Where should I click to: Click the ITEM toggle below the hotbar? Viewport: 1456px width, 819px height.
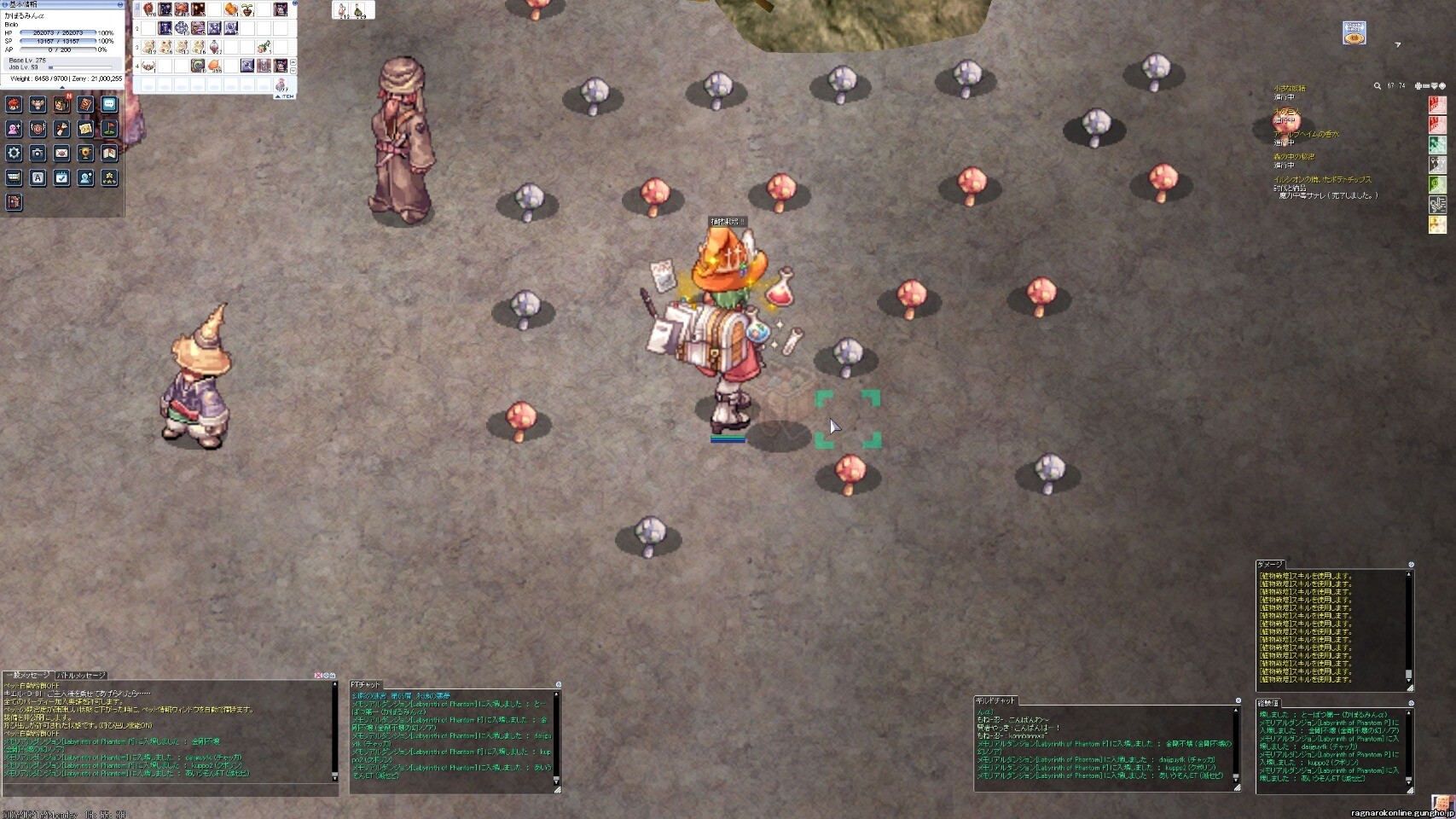[285, 96]
